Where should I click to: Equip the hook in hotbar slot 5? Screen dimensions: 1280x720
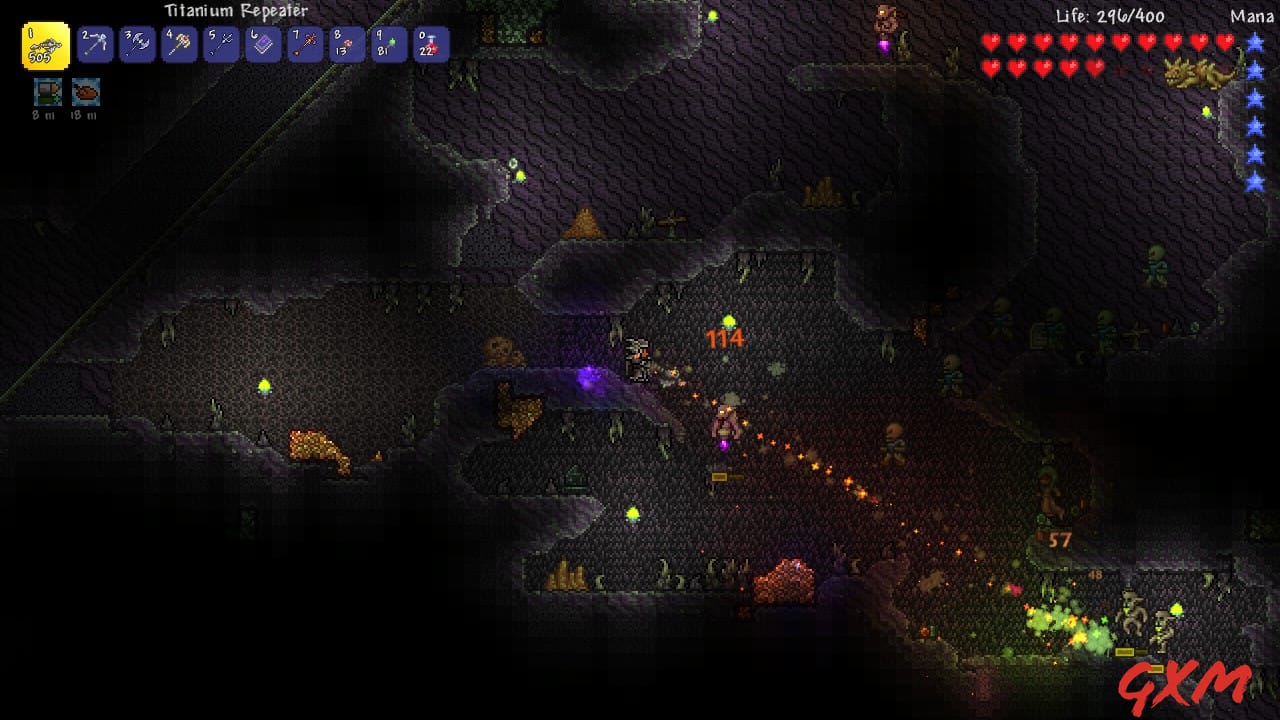tap(221, 45)
